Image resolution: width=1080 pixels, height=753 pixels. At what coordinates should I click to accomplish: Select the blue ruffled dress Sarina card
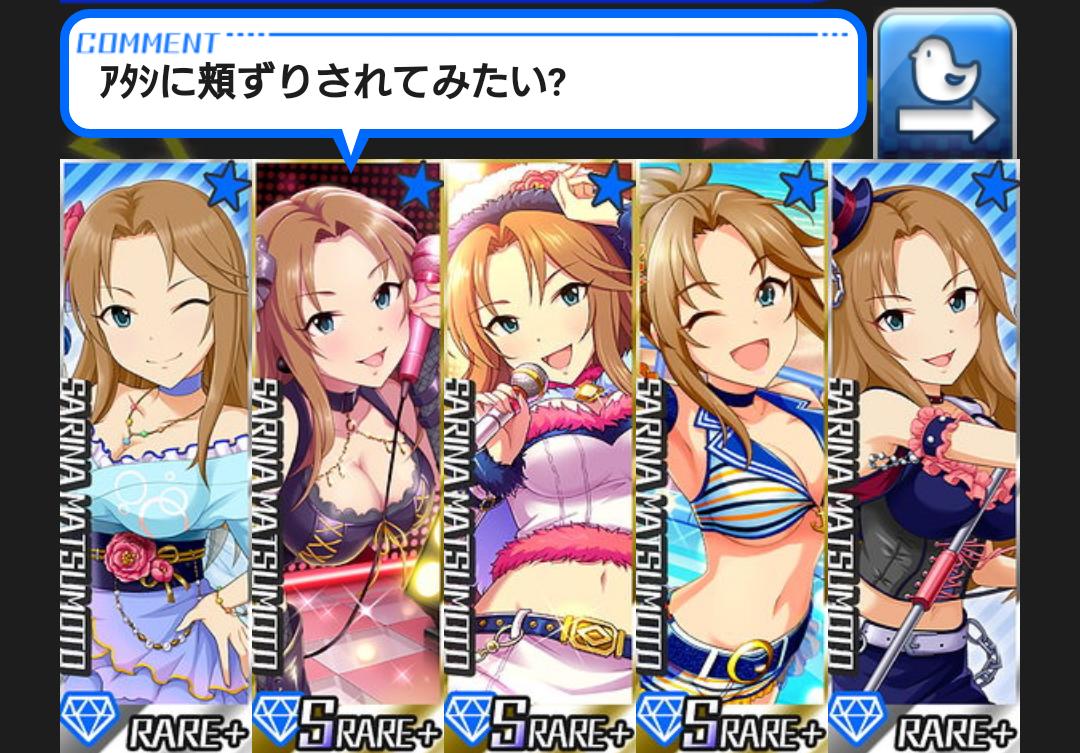156,450
